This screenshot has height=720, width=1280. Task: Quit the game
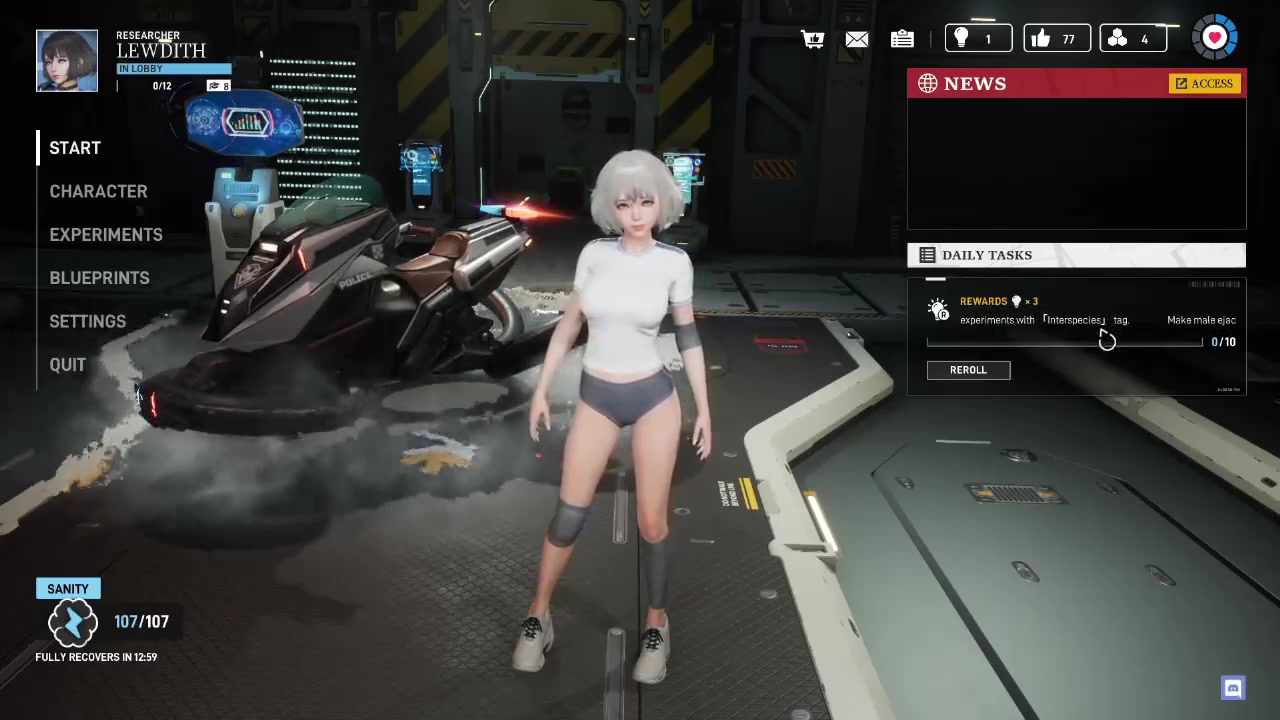(67, 365)
